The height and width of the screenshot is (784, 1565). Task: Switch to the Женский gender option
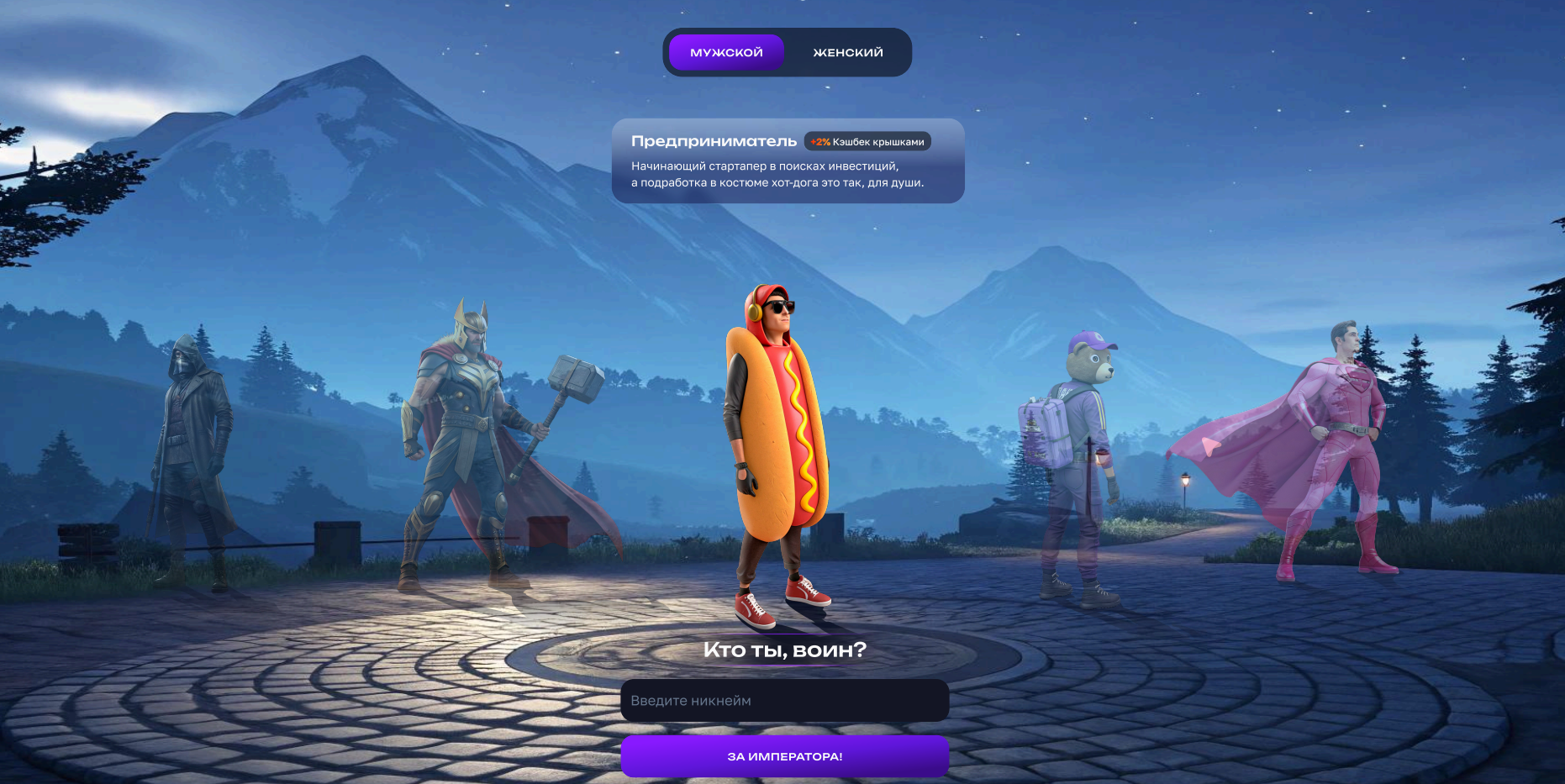847,52
